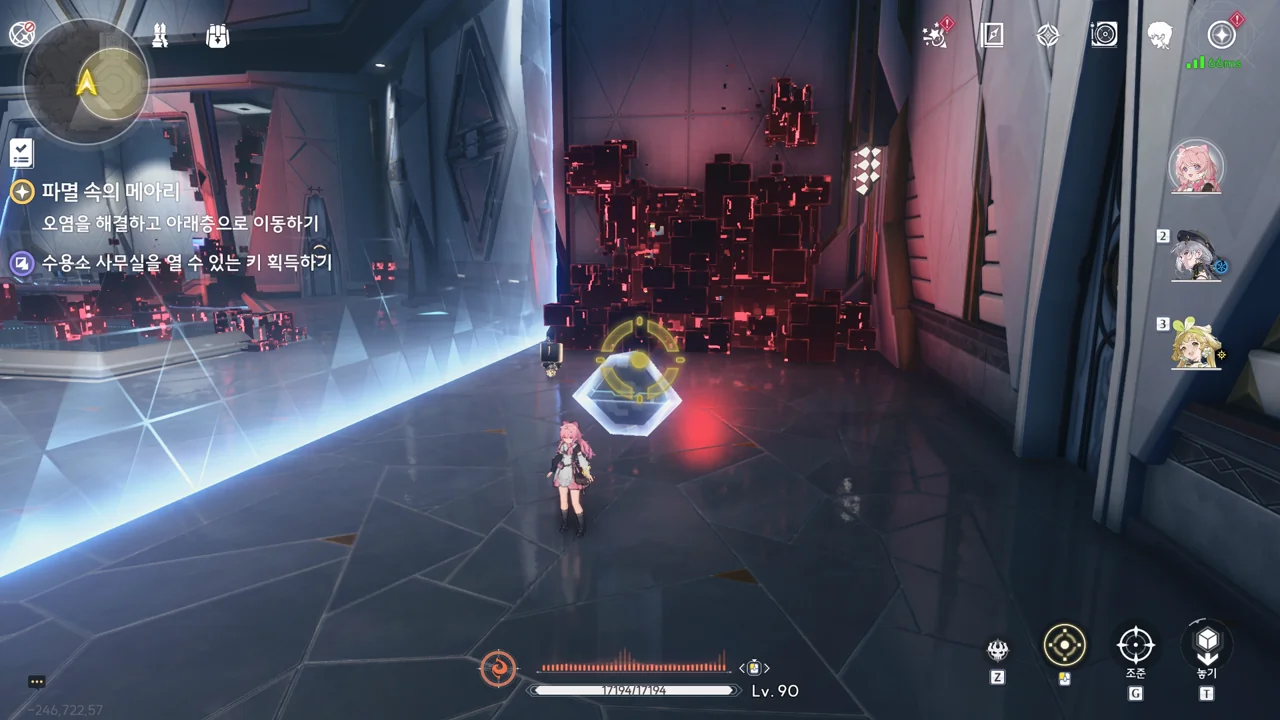
Task: Open the guidebook compass icon
Action: click(x=992, y=36)
